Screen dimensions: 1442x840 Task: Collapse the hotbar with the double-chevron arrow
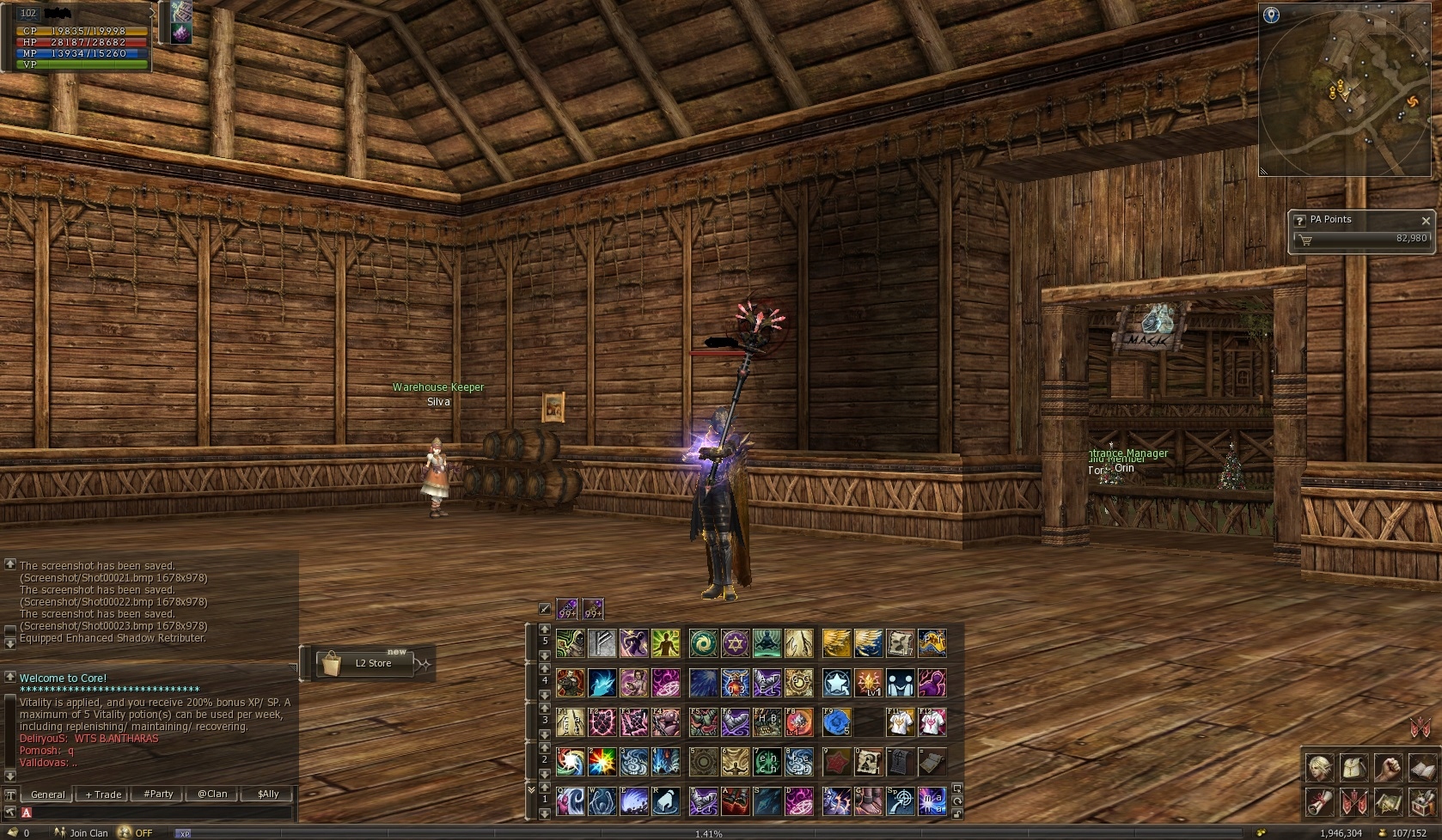[x=530, y=789]
